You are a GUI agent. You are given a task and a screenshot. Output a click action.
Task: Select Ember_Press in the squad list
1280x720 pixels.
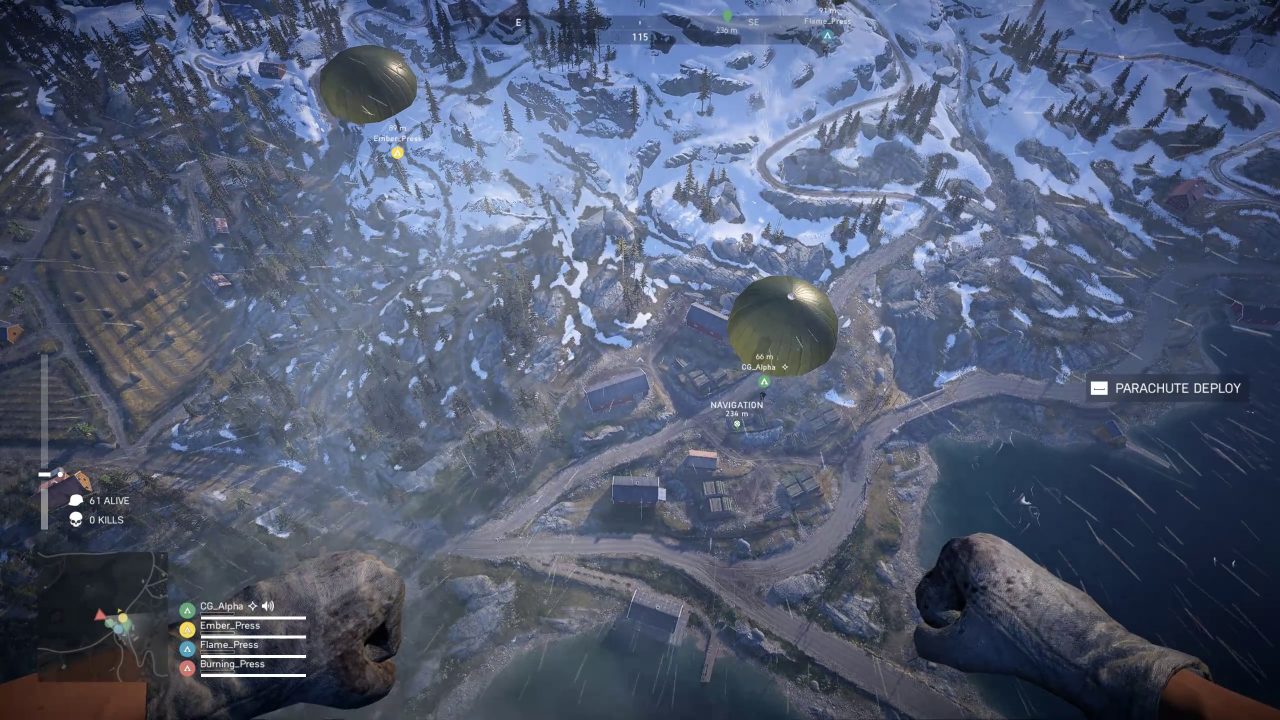click(x=229, y=626)
